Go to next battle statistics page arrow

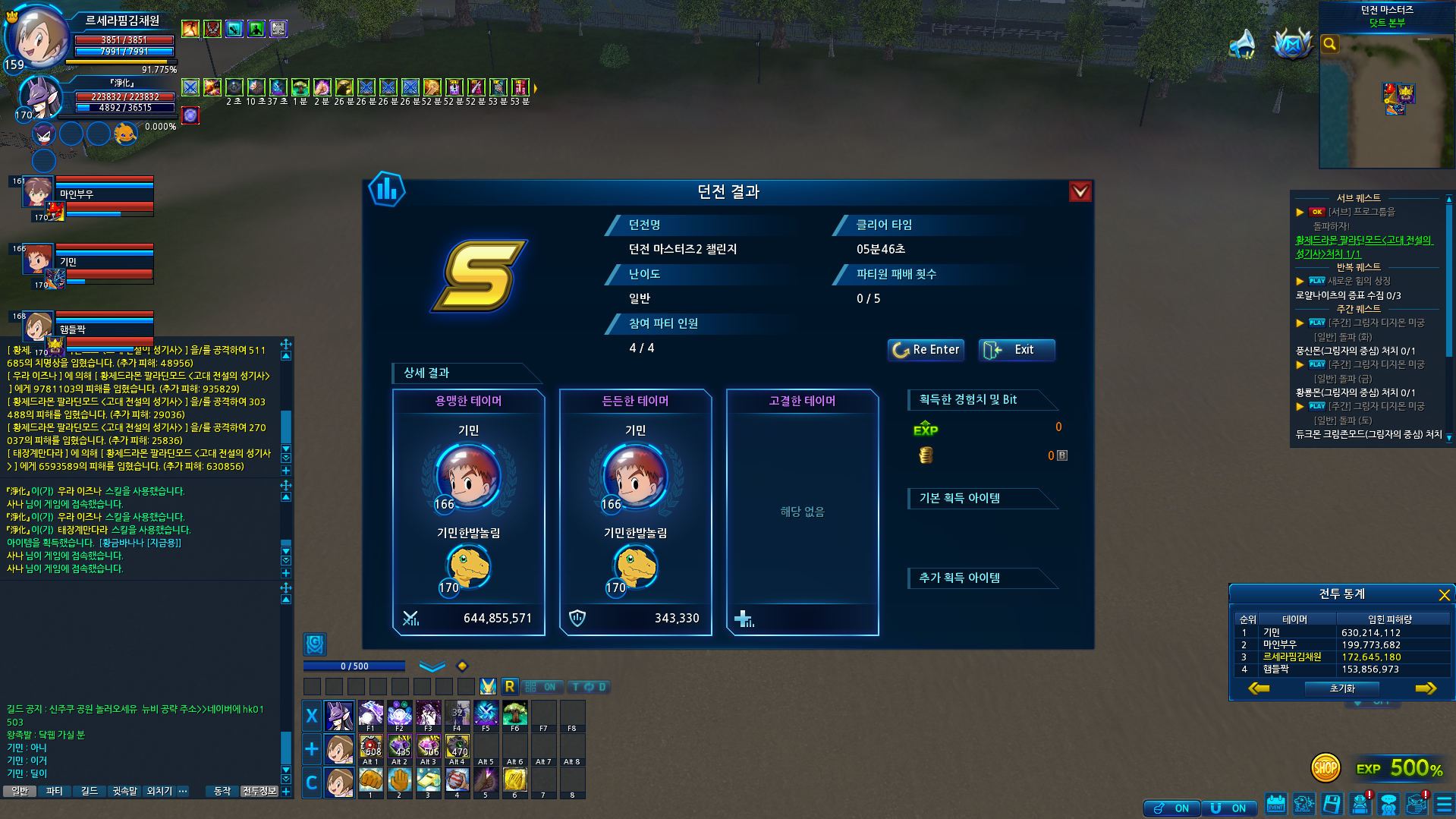coord(1426,688)
